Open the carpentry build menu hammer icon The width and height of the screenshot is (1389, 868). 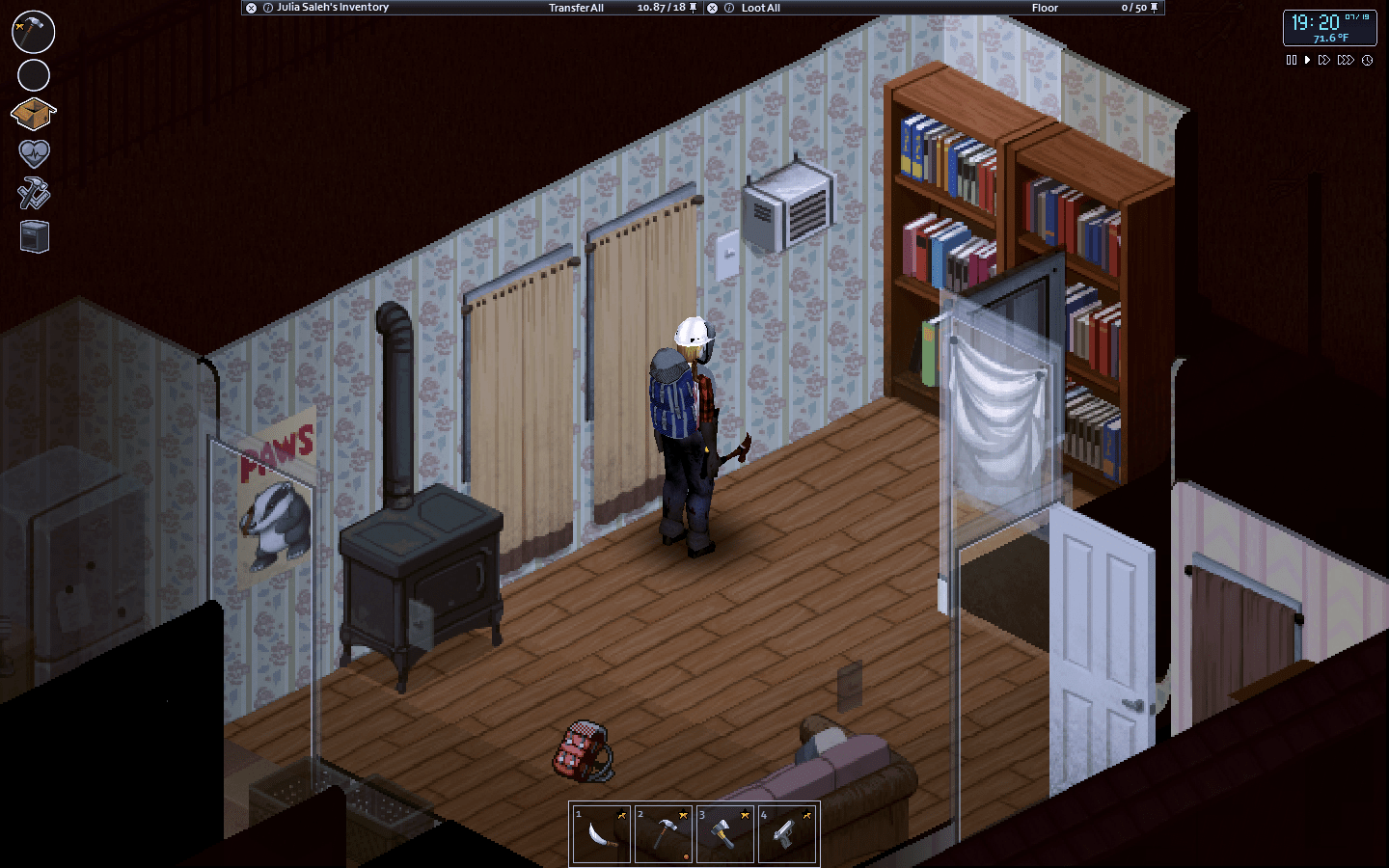tap(32, 32)
